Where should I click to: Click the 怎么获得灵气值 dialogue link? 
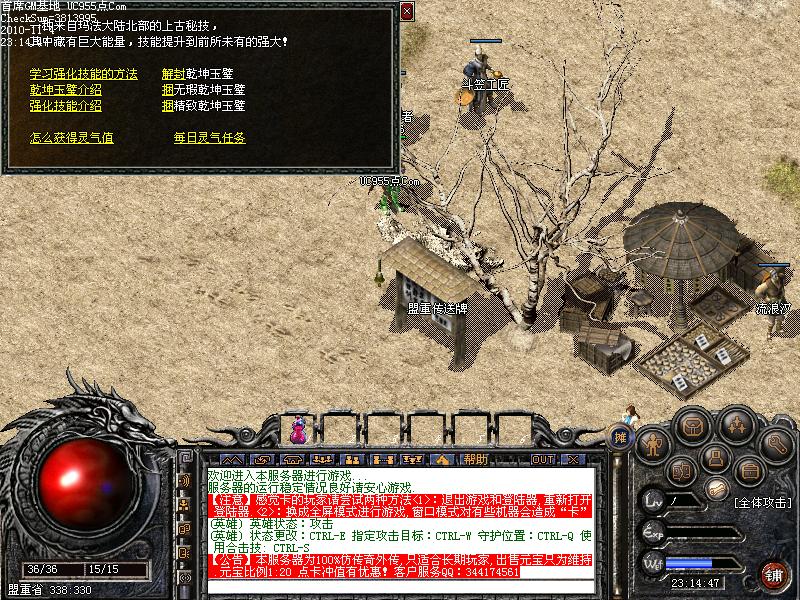coord(71,137)
